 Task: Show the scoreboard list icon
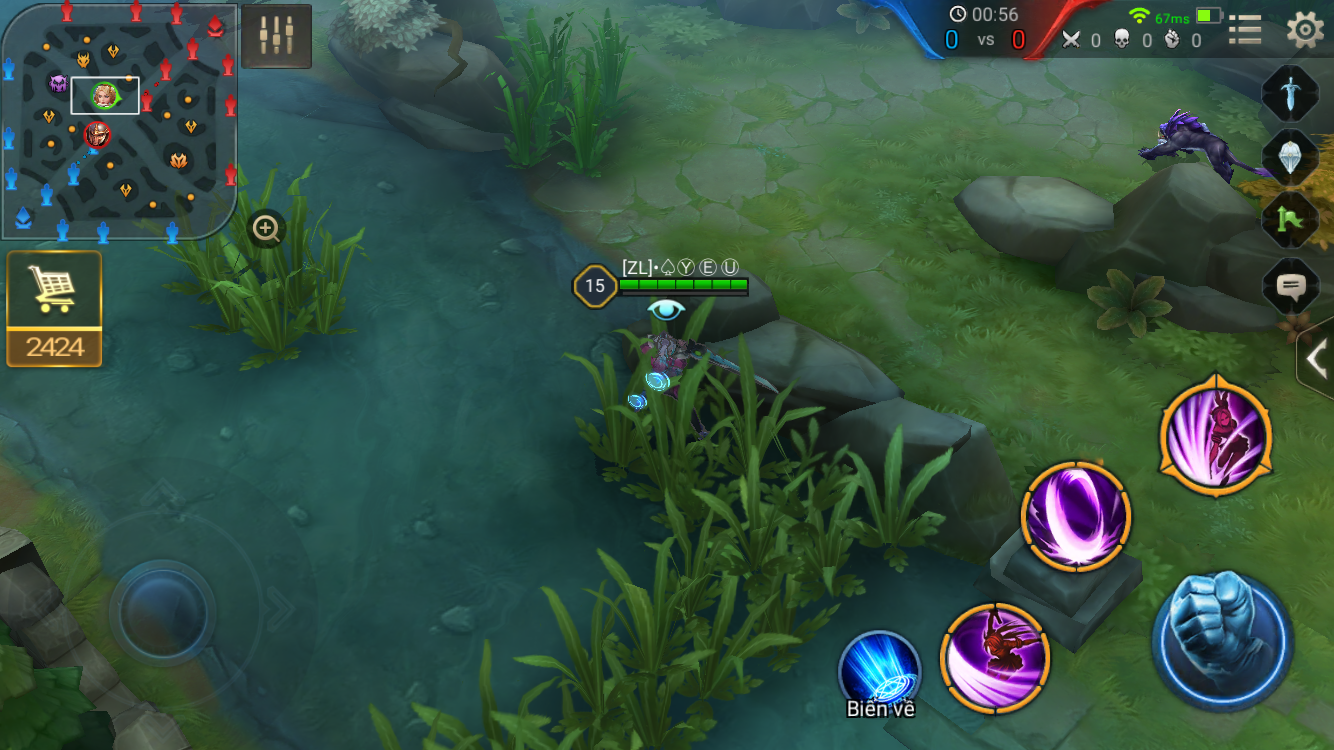[x=1245, y=30]
